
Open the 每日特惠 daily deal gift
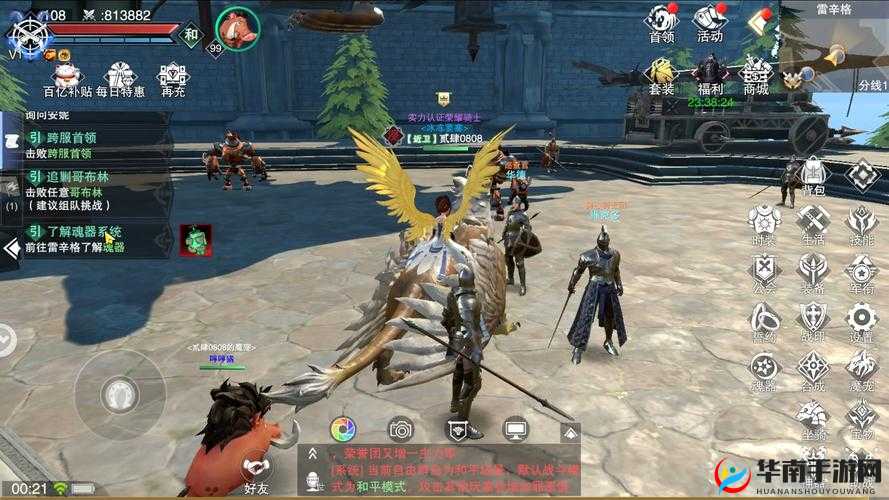[120, 78]
